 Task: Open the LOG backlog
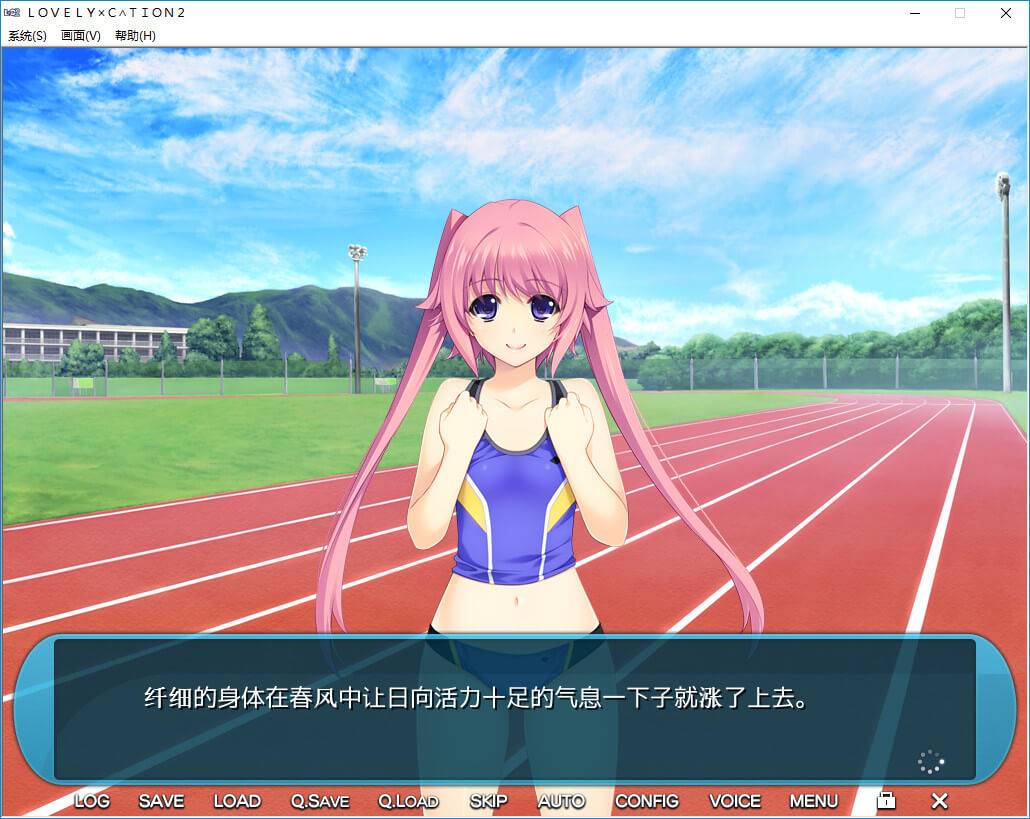click(x=92, y=801)
